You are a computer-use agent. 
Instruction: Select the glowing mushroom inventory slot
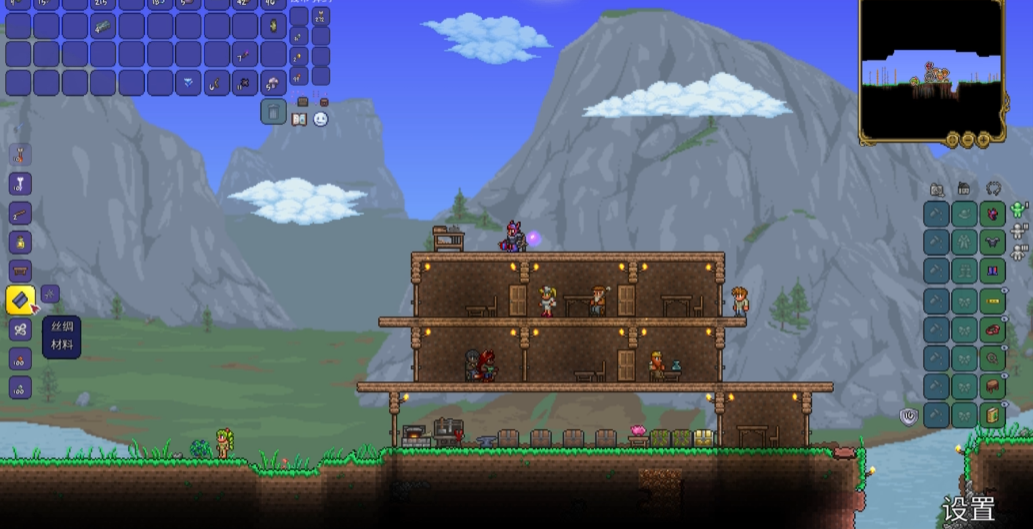(x=274, y=82)
